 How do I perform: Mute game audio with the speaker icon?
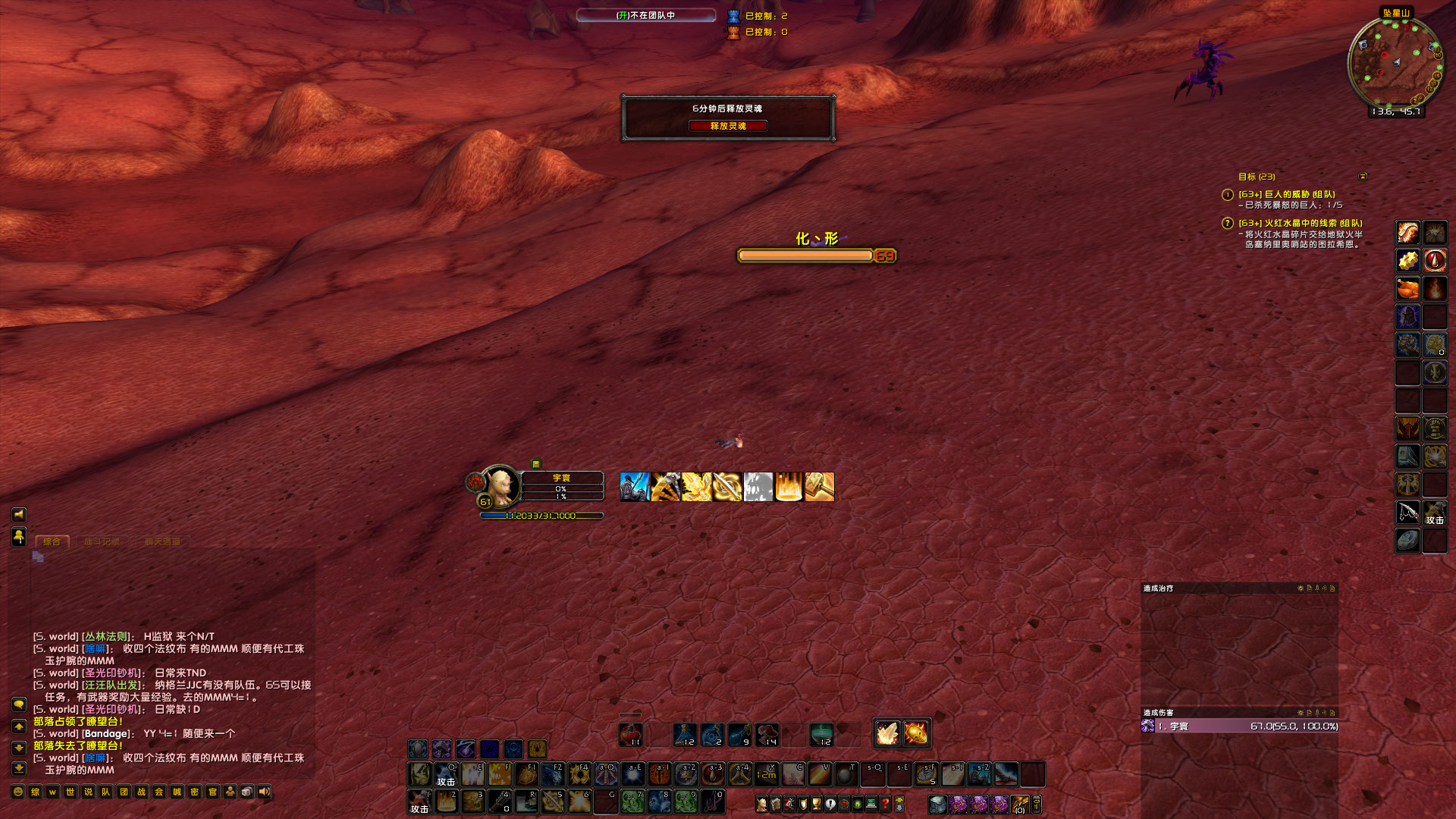click(263, 792)
